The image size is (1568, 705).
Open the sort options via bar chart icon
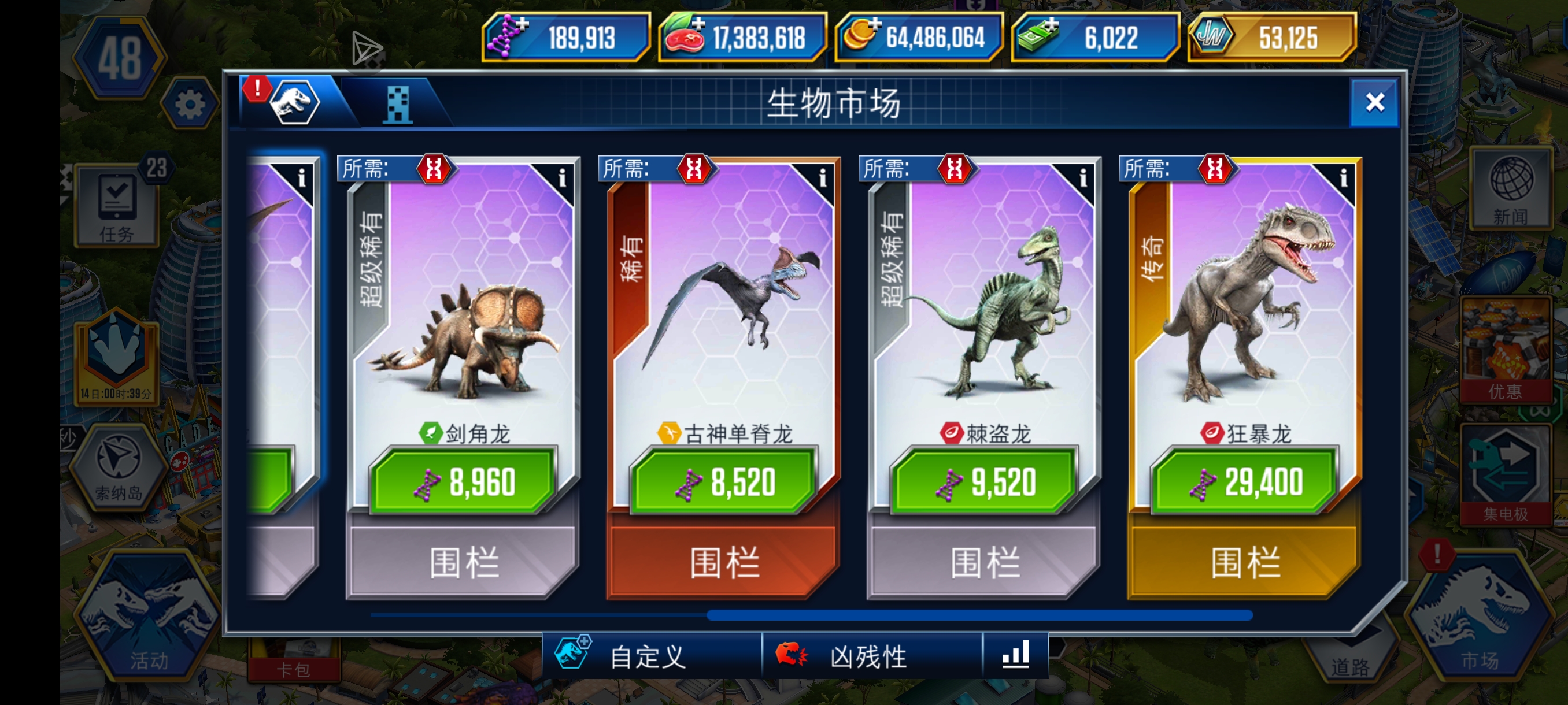[1015, 655]
